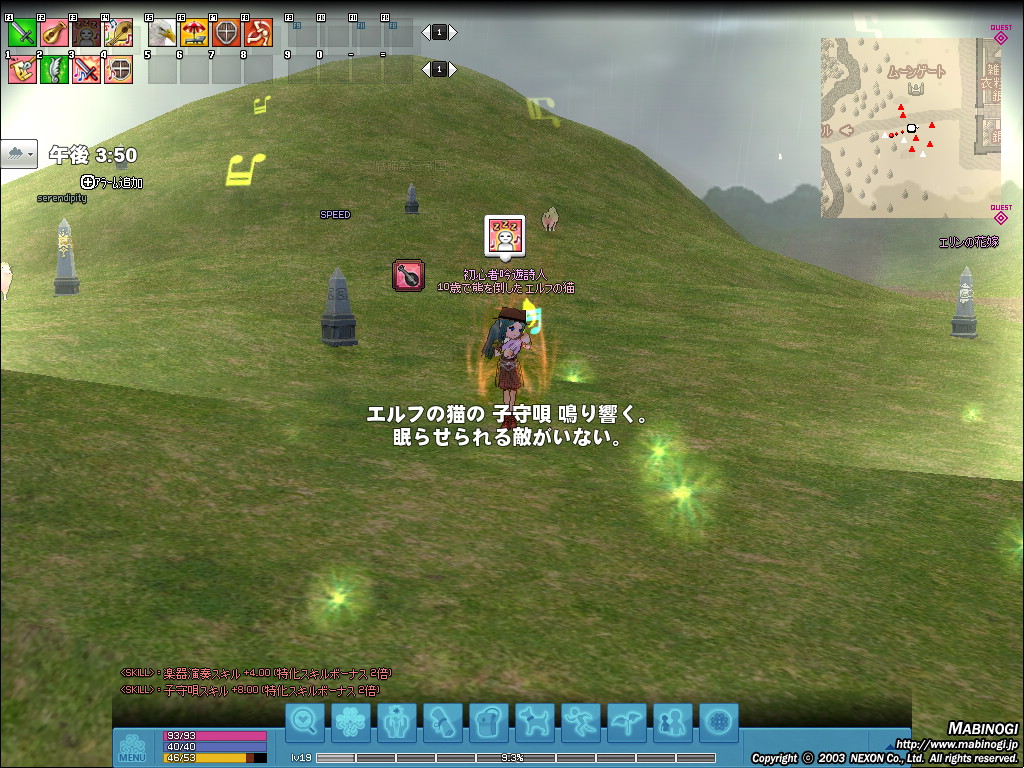
Task: Activate the F2 lute instrument skill
Action: click(54, 33)
